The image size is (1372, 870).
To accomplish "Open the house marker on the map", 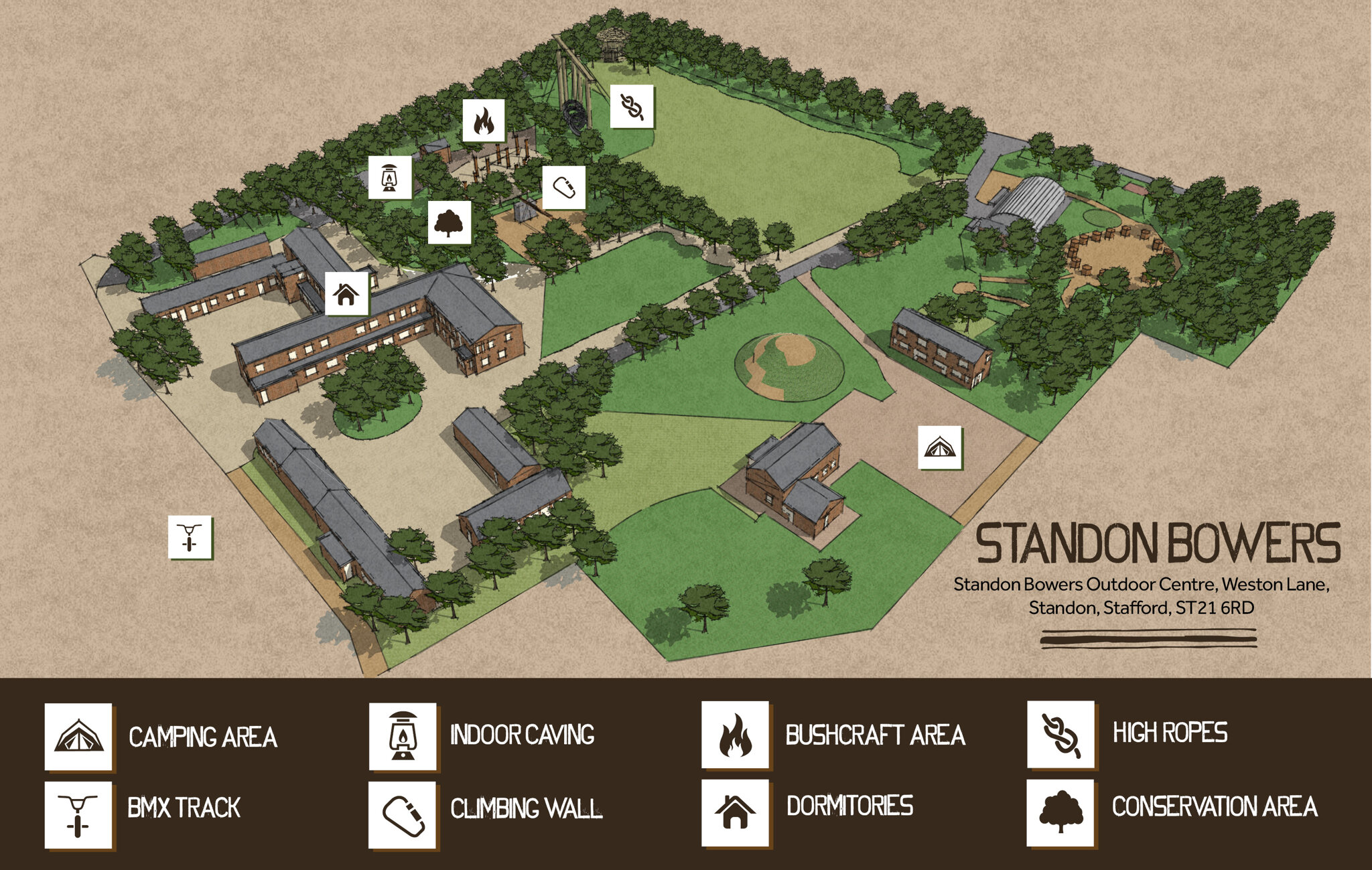I will 346,293.
